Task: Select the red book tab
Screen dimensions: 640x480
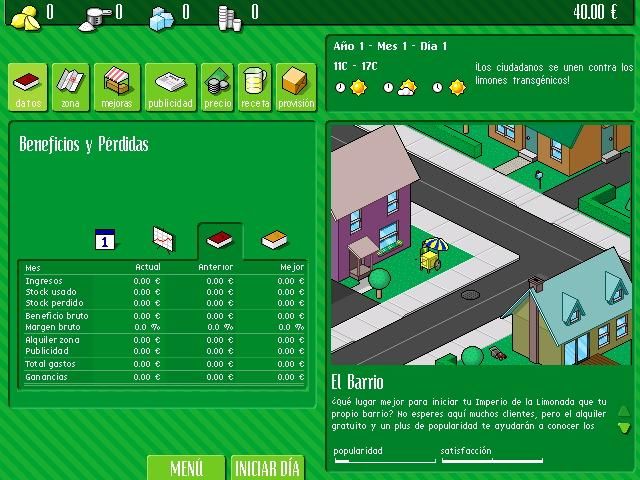Action: (219, 240)
